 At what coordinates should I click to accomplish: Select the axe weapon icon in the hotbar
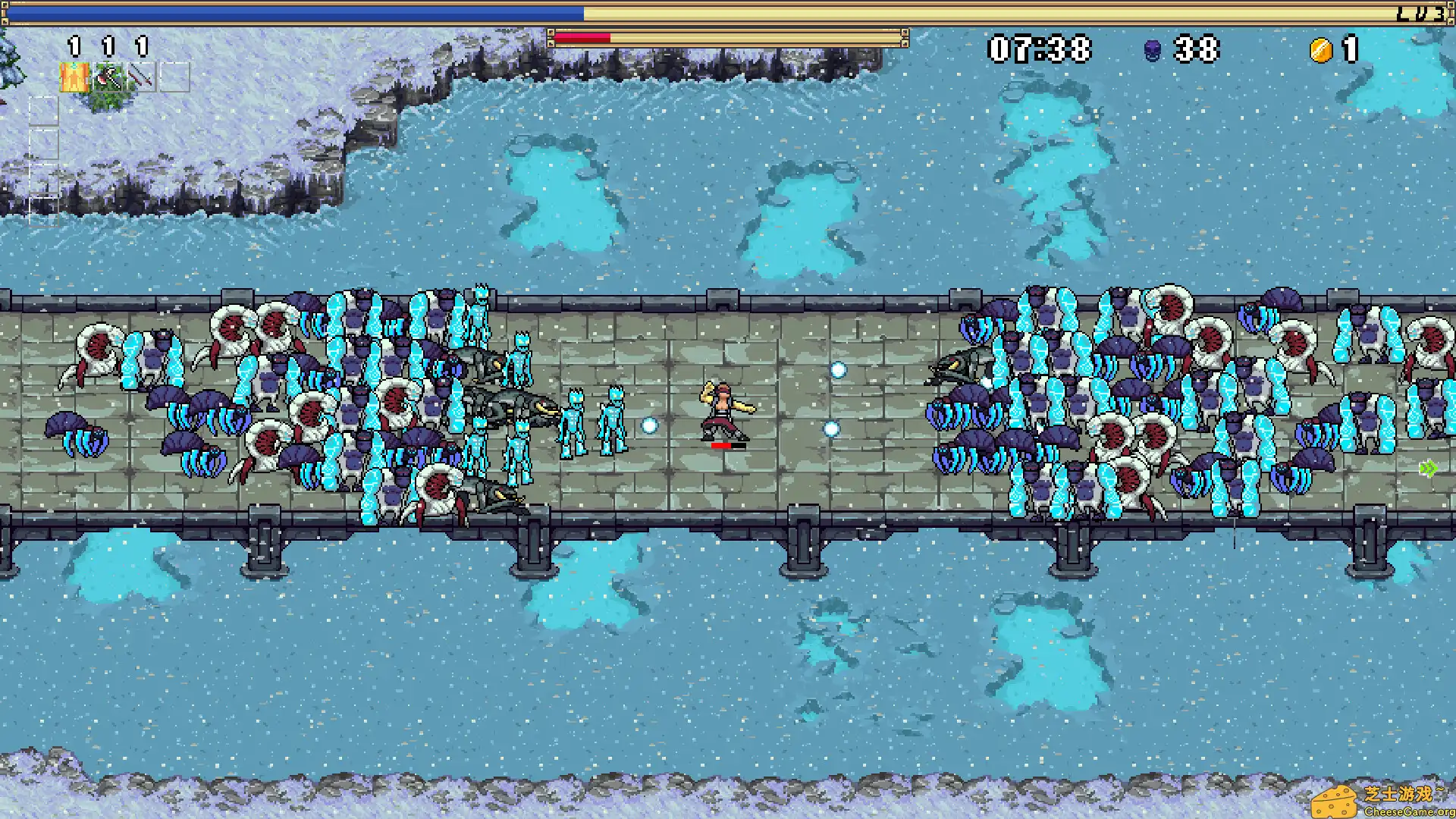pos(109,77)
